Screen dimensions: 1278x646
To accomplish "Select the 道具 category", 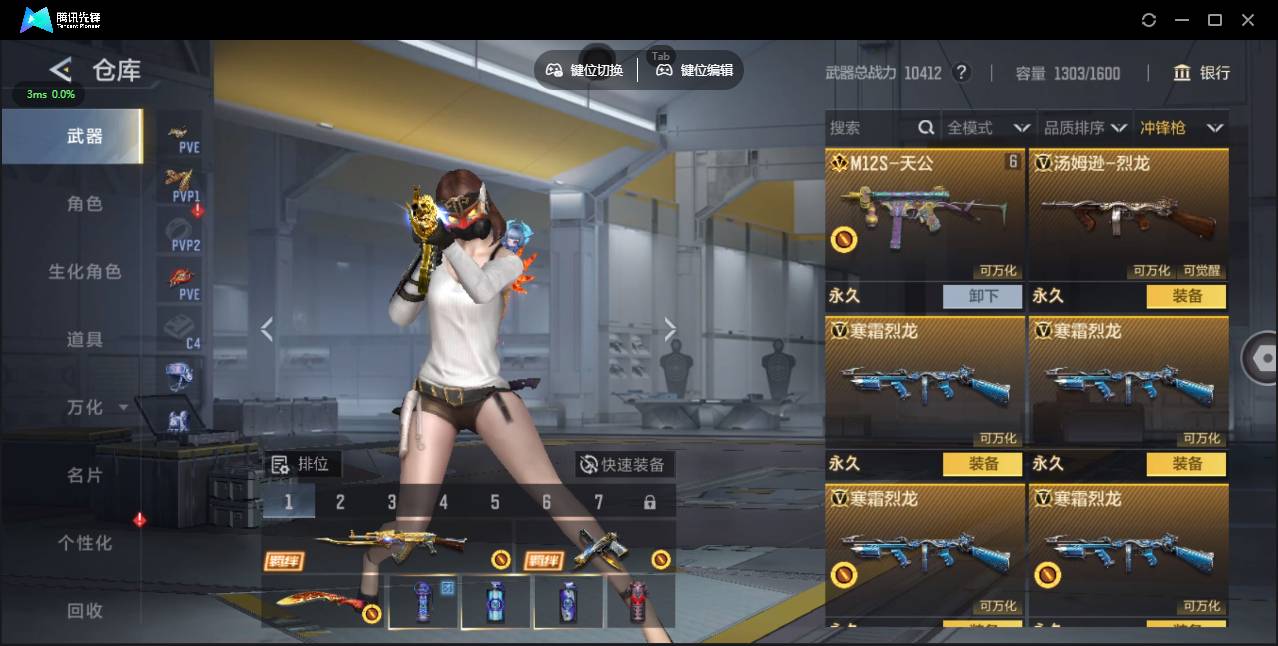I will click(x=85, y=340).
